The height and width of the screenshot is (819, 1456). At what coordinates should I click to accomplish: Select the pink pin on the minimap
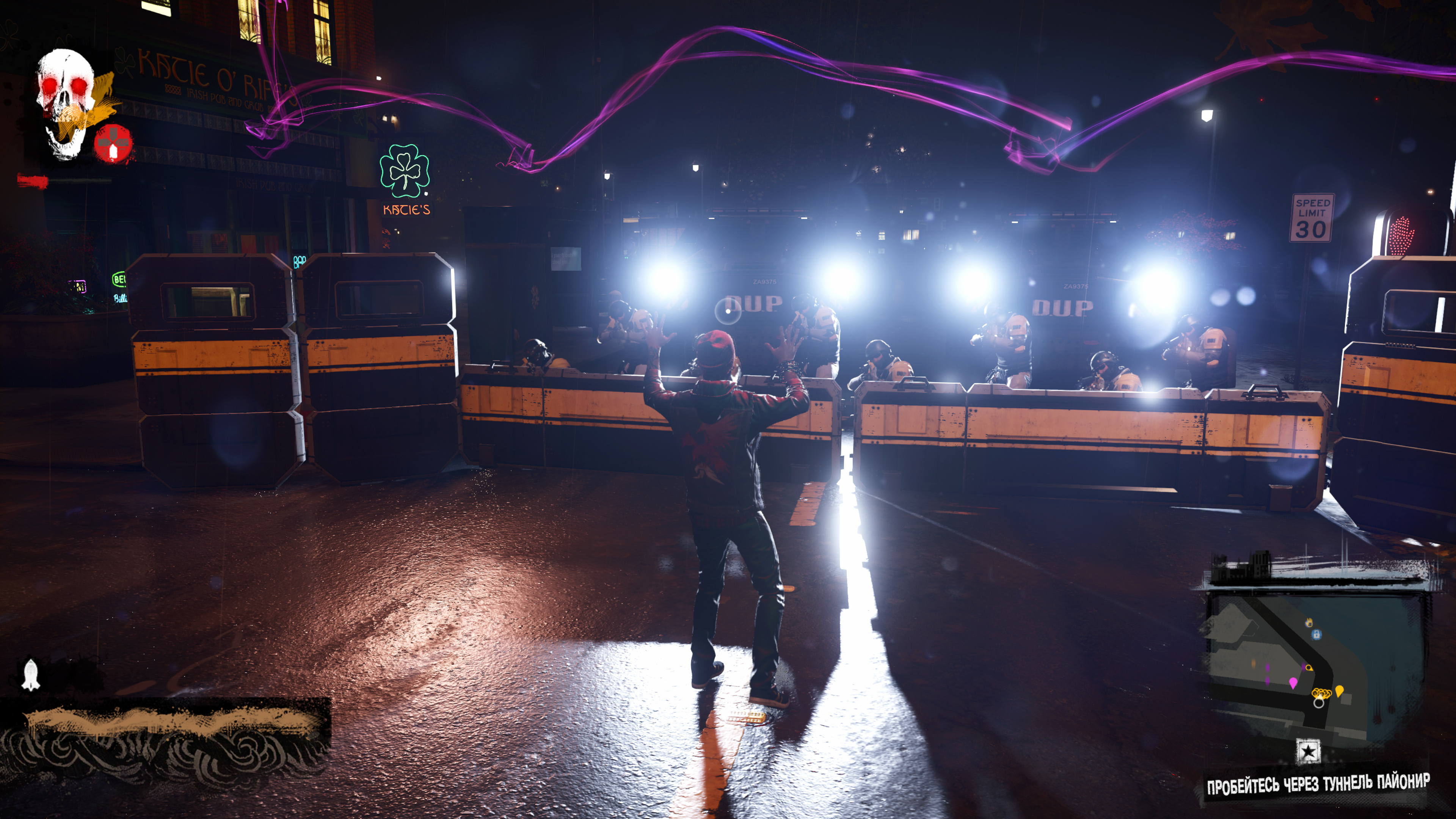(x=1293, y=683)
